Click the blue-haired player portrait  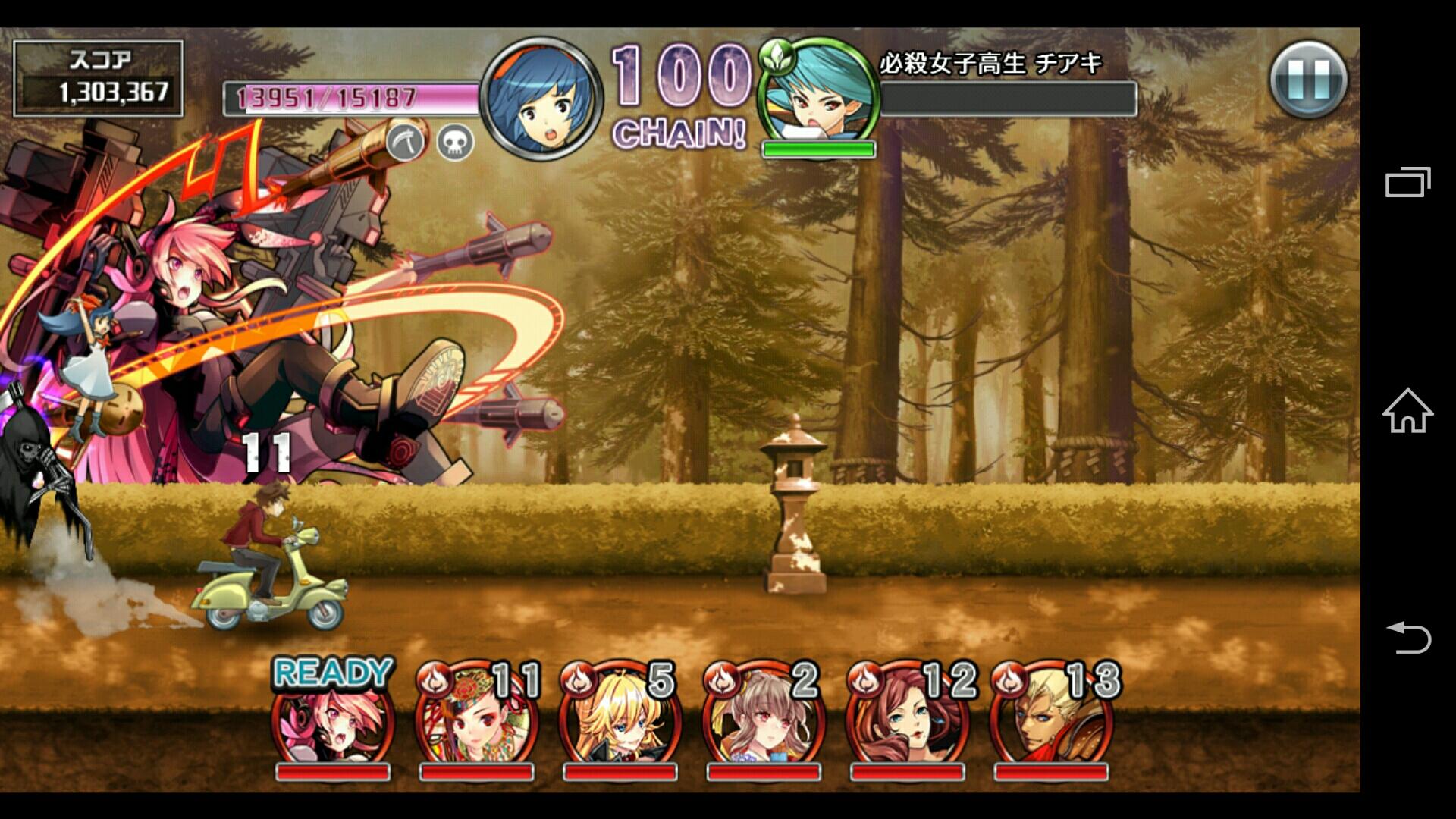(x=541, y=98)
